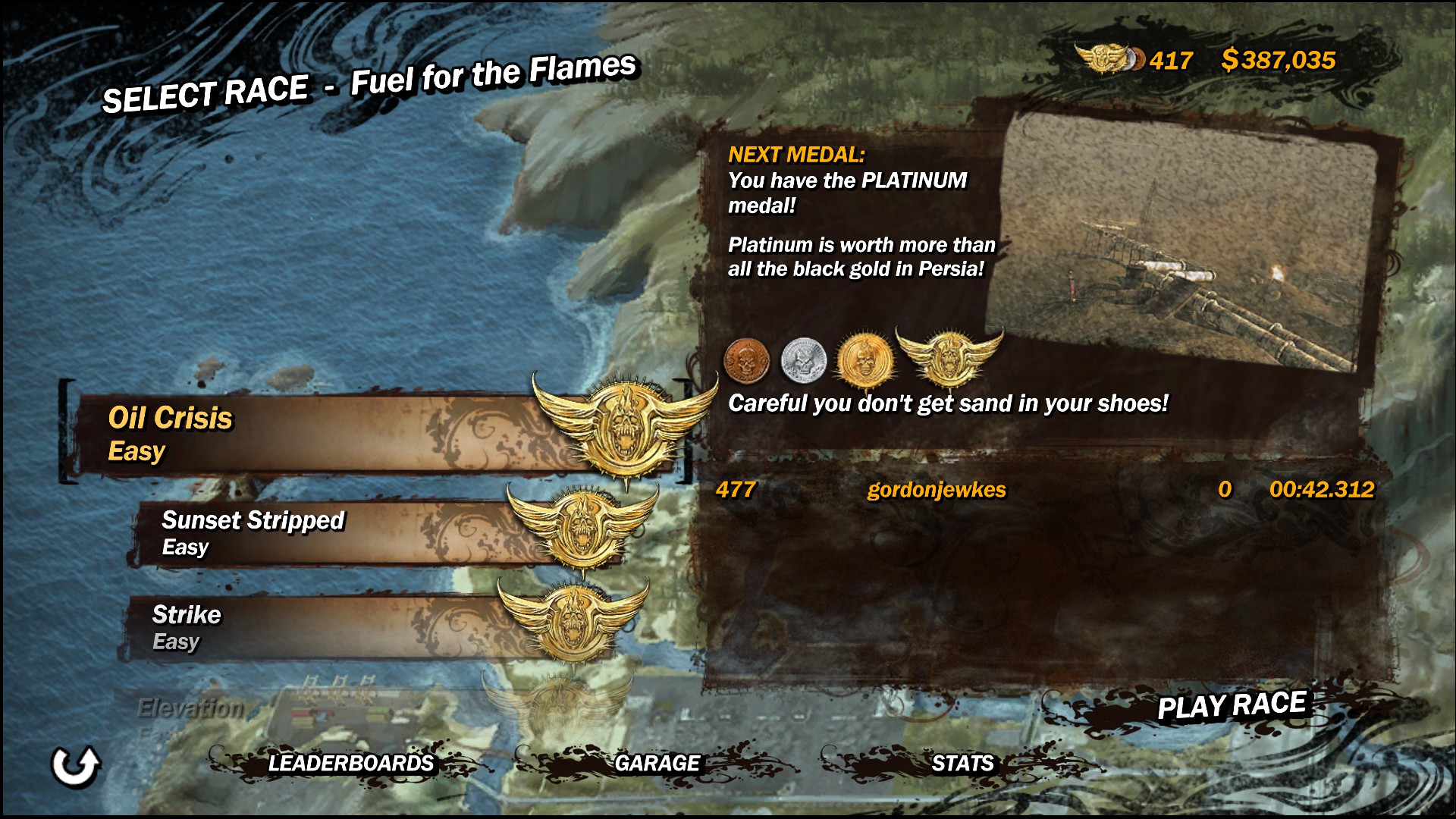The height and width of the screenshot is (819, 1456).
Task: Click the back arrow icon
Action: (x=75, y=766)
